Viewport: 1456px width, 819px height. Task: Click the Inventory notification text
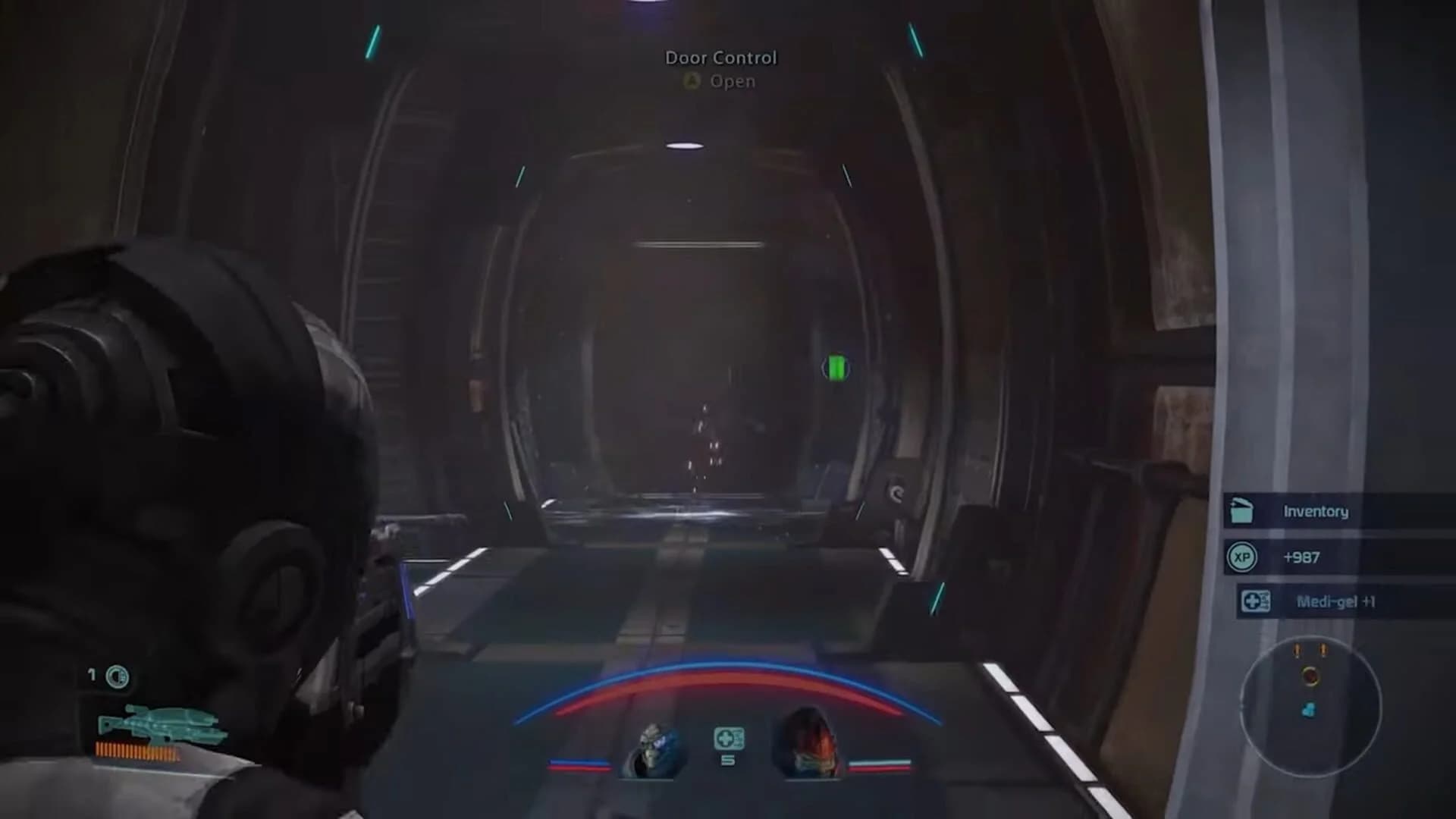tap(1316, 512)
